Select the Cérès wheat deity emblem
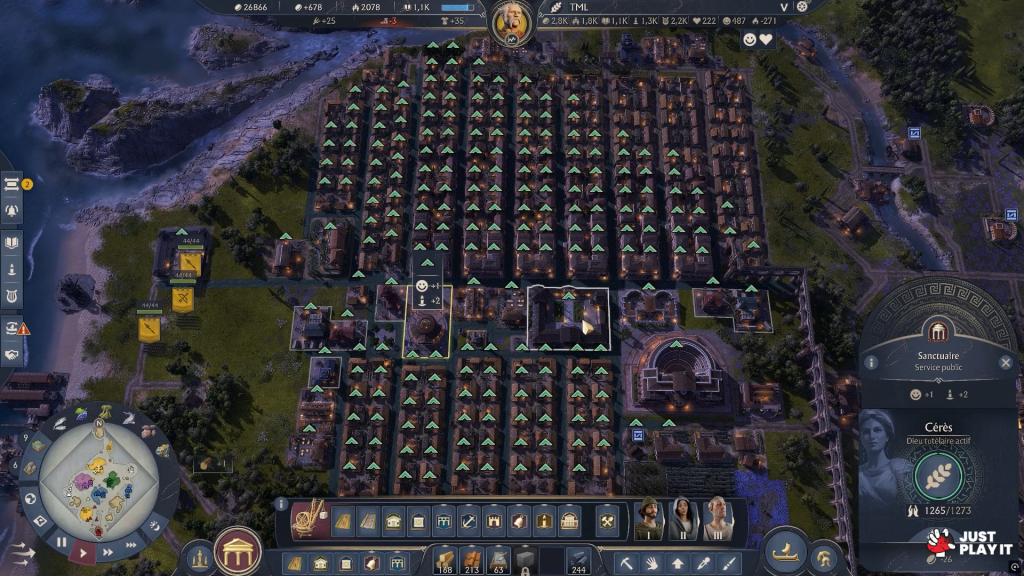 click(938, 476)
